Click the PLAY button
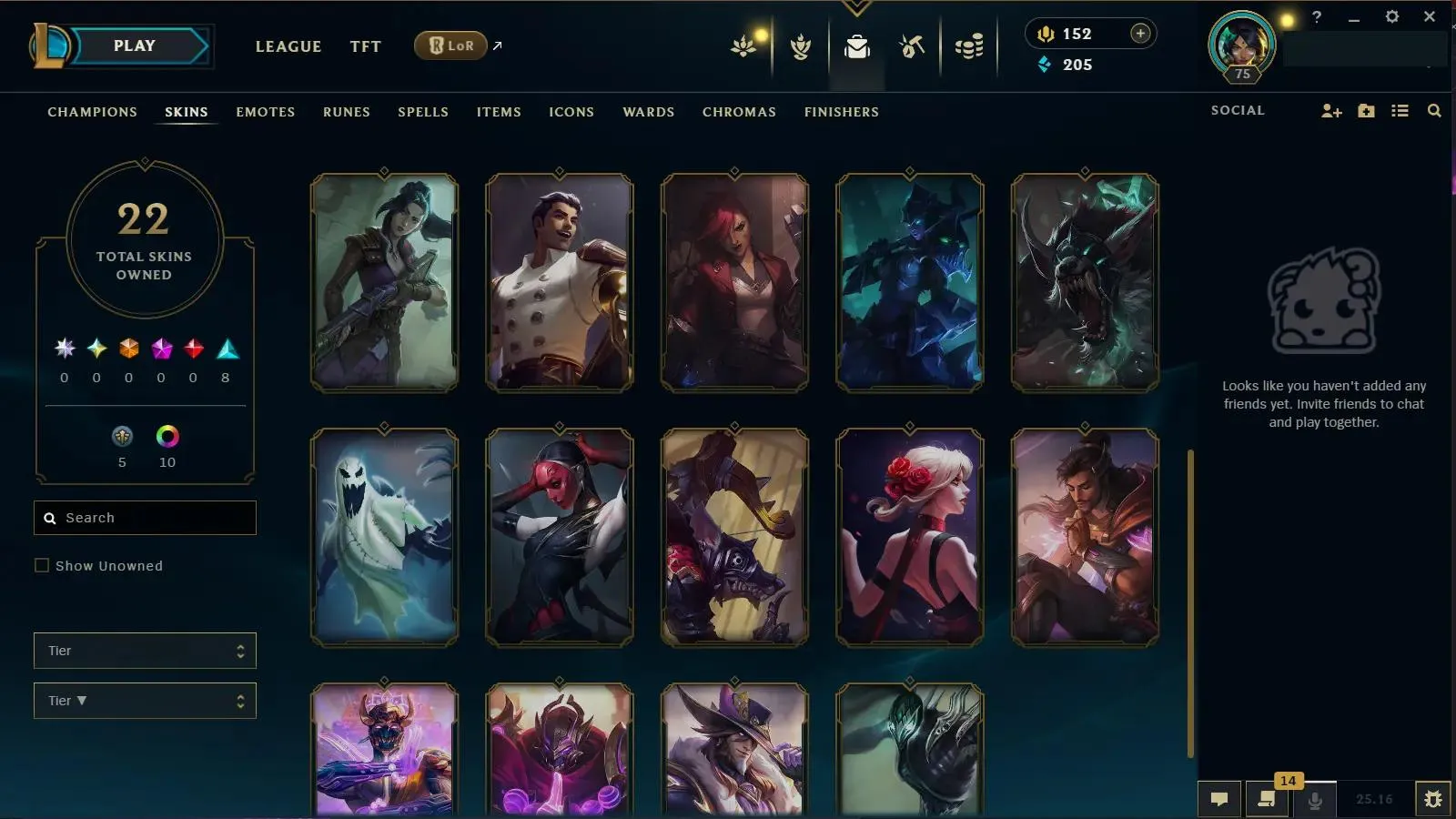 pyautogui.click(x=134, y=45)
